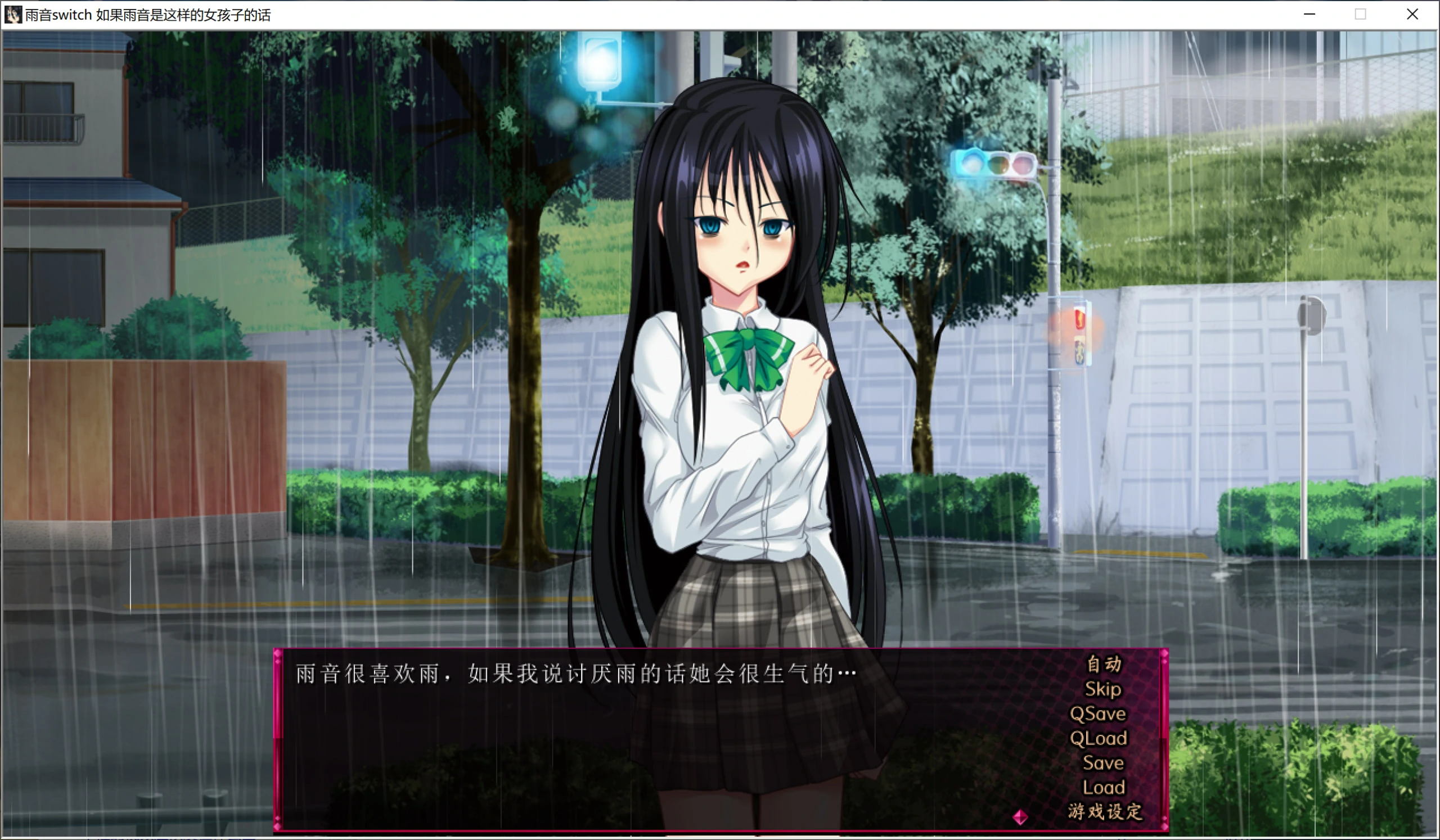Restore progress using QLoad
Viewport: 1440px width, 840px height.
point(1100,737)
